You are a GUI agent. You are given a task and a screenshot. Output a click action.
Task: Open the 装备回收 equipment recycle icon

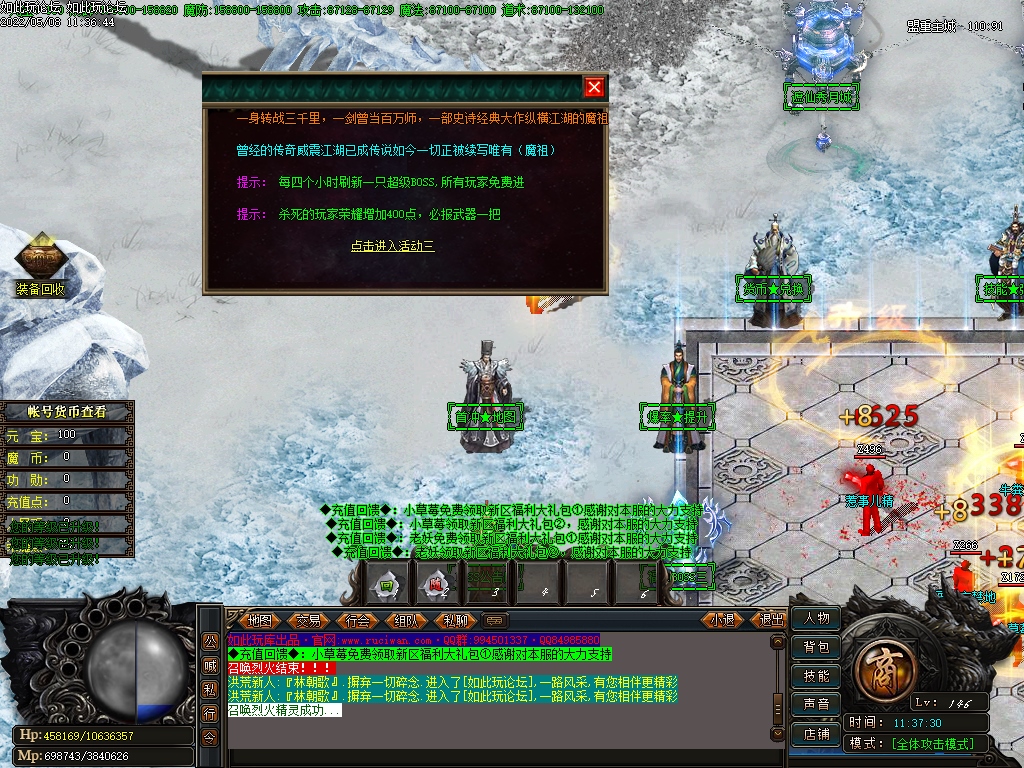[x=41, y=264]
